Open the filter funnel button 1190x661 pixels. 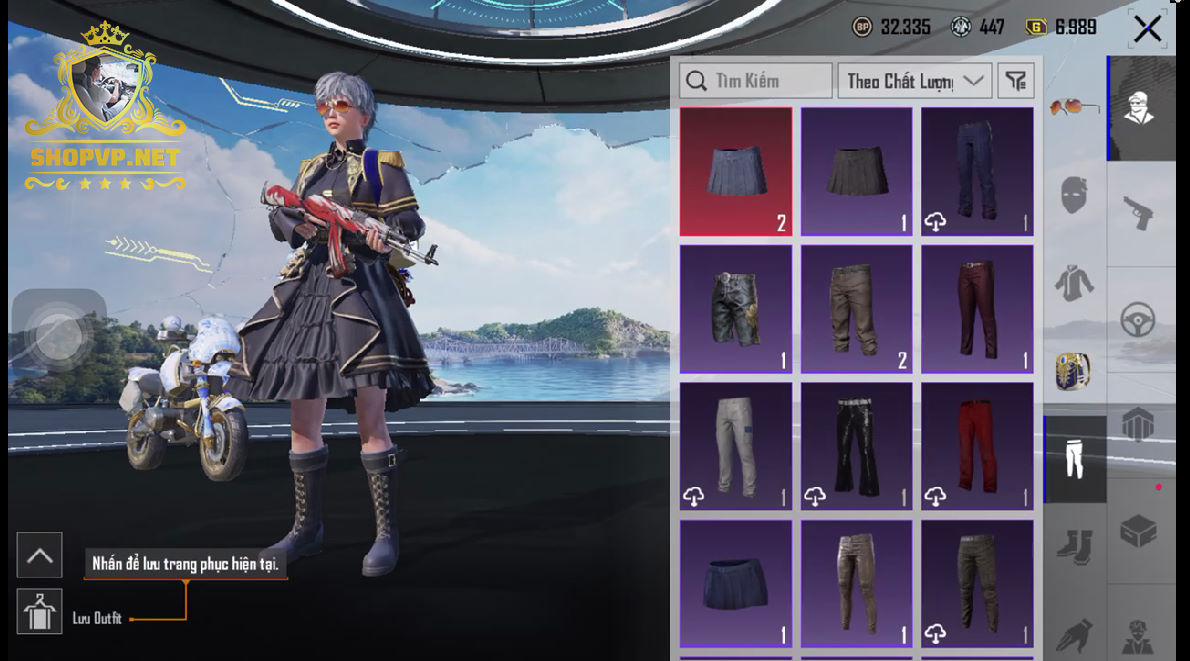pos(1016,81)
